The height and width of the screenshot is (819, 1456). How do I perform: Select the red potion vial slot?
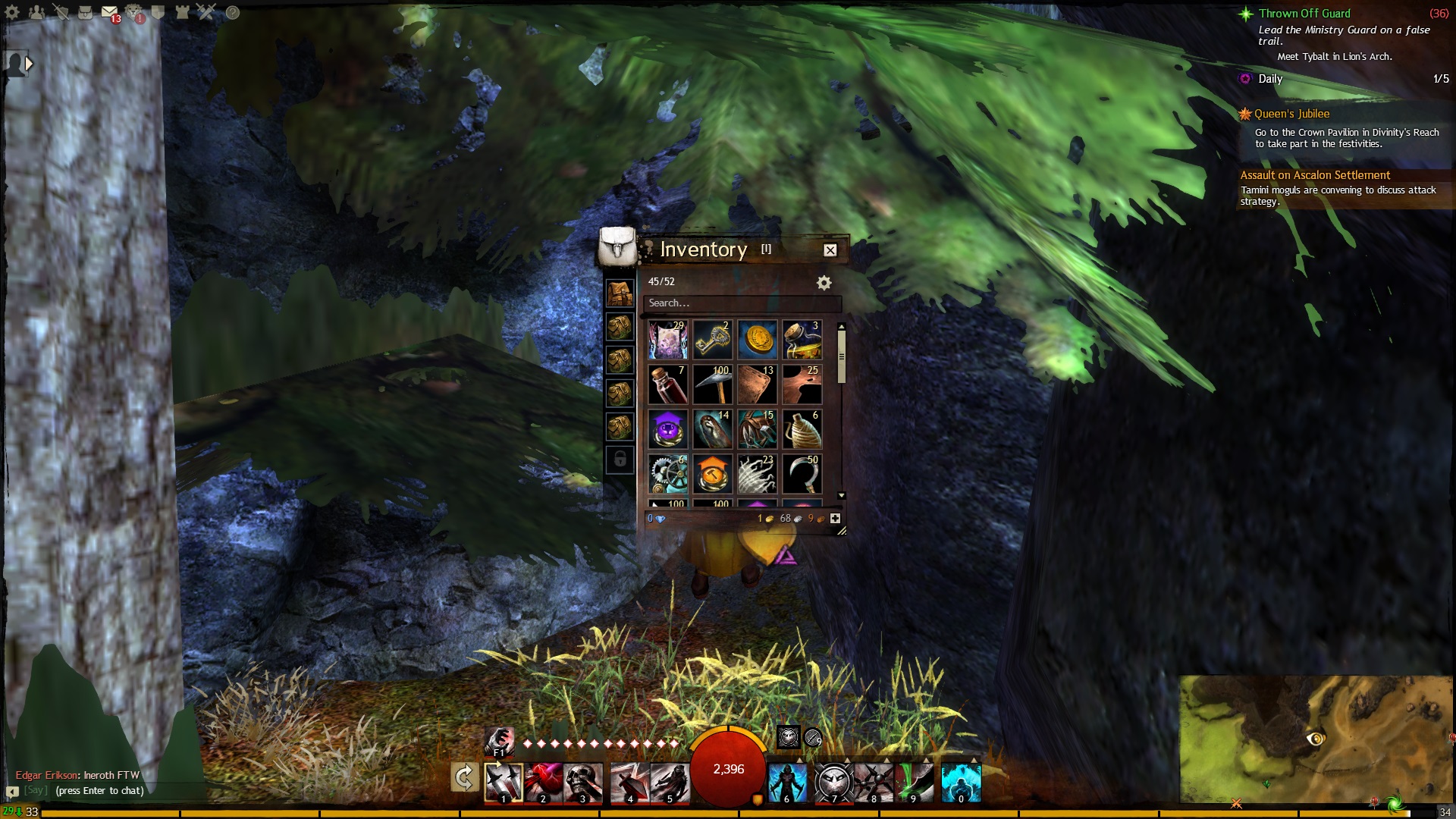pyautogui.click(x=667, y=384)
